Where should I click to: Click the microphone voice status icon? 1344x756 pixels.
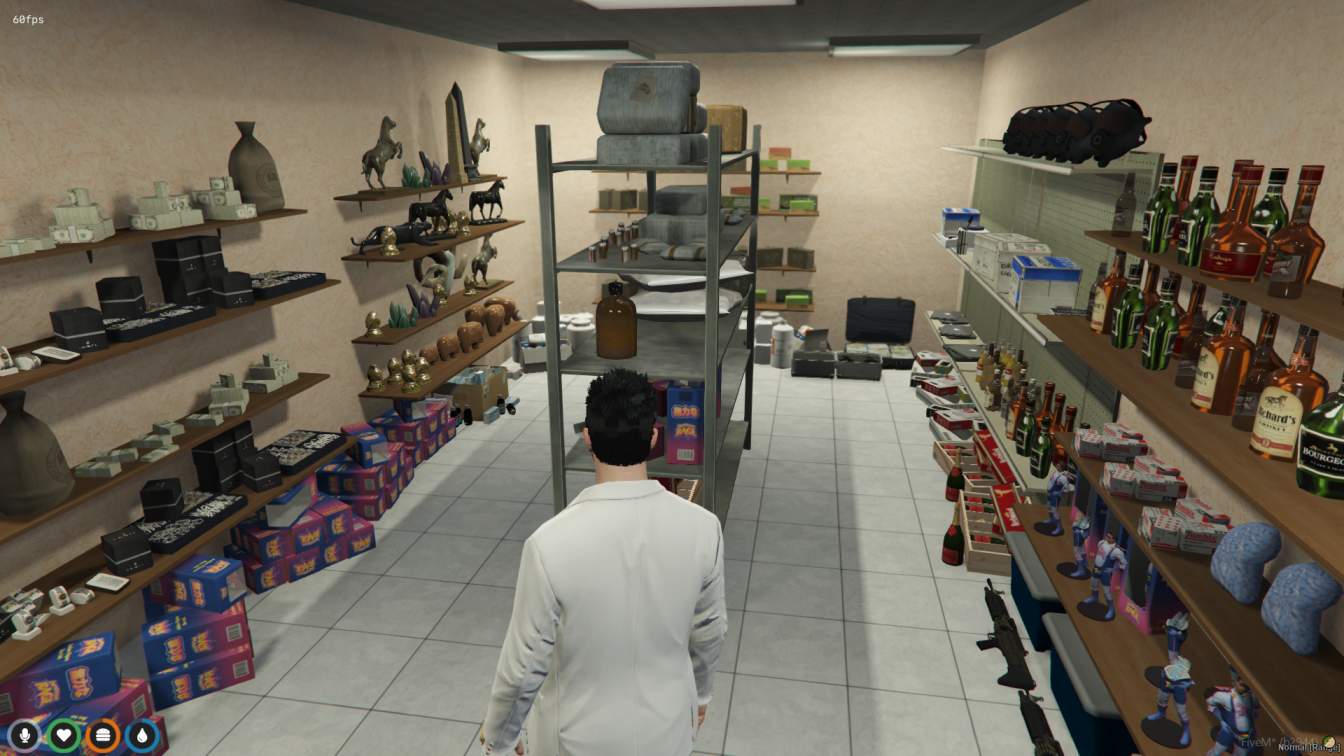click(x=24, y=737)
